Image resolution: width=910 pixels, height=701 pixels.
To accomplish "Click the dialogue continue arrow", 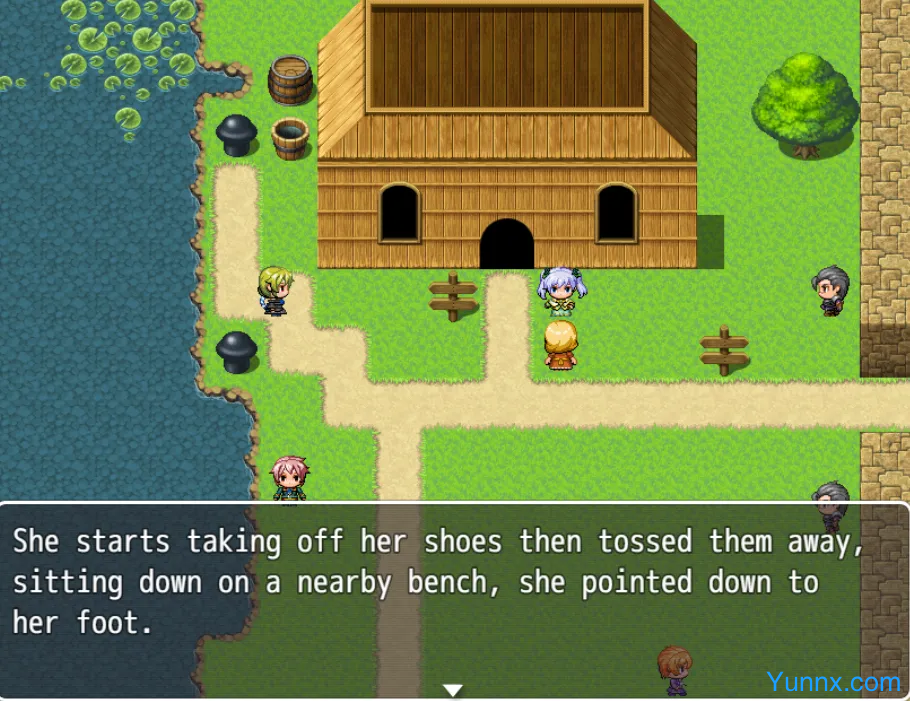I will pyautogui.click(x=453, y=690).
